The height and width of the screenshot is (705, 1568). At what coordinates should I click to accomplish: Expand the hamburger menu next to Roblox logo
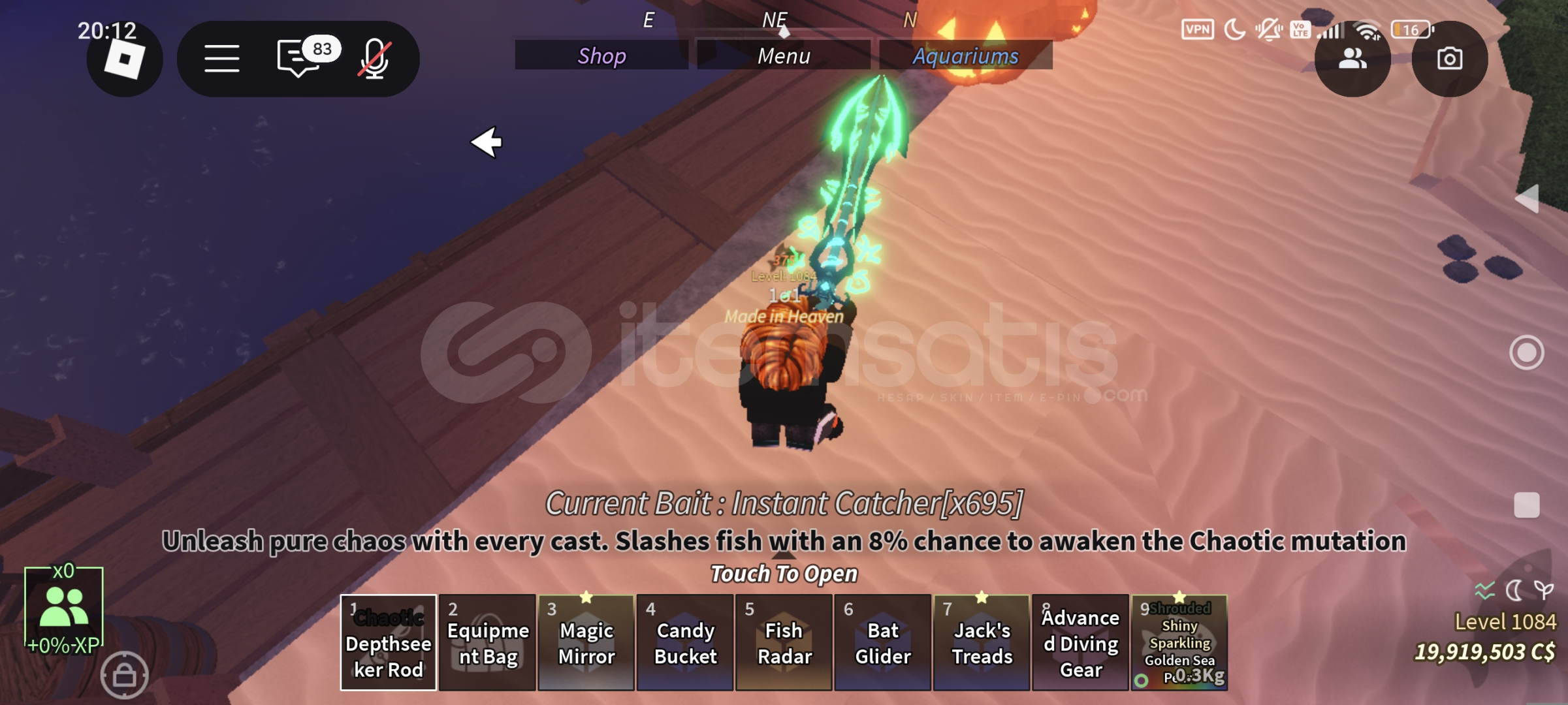[222, 57]
